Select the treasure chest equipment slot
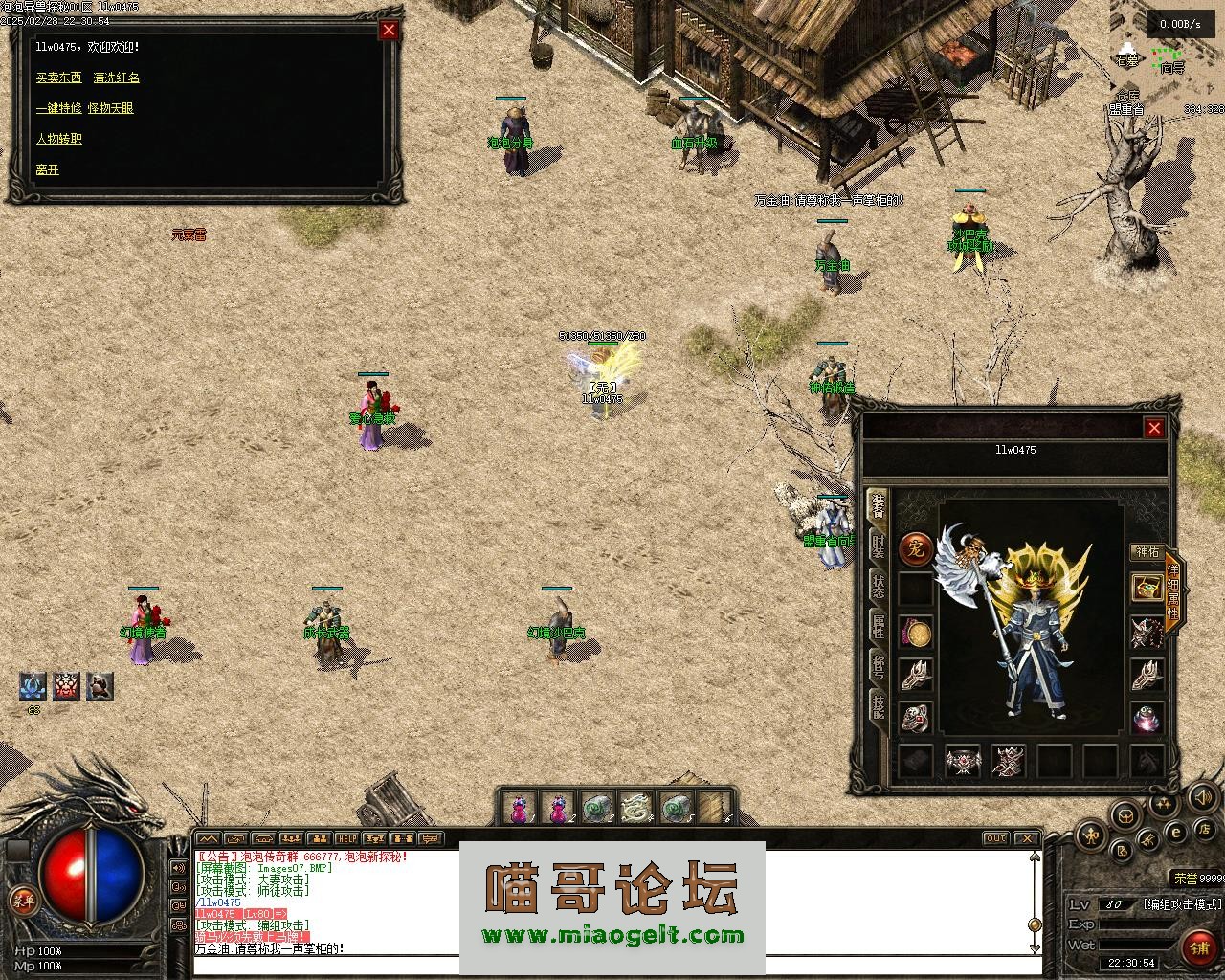This screenshot has width=1225, height=980. [x=1147, y=588]
